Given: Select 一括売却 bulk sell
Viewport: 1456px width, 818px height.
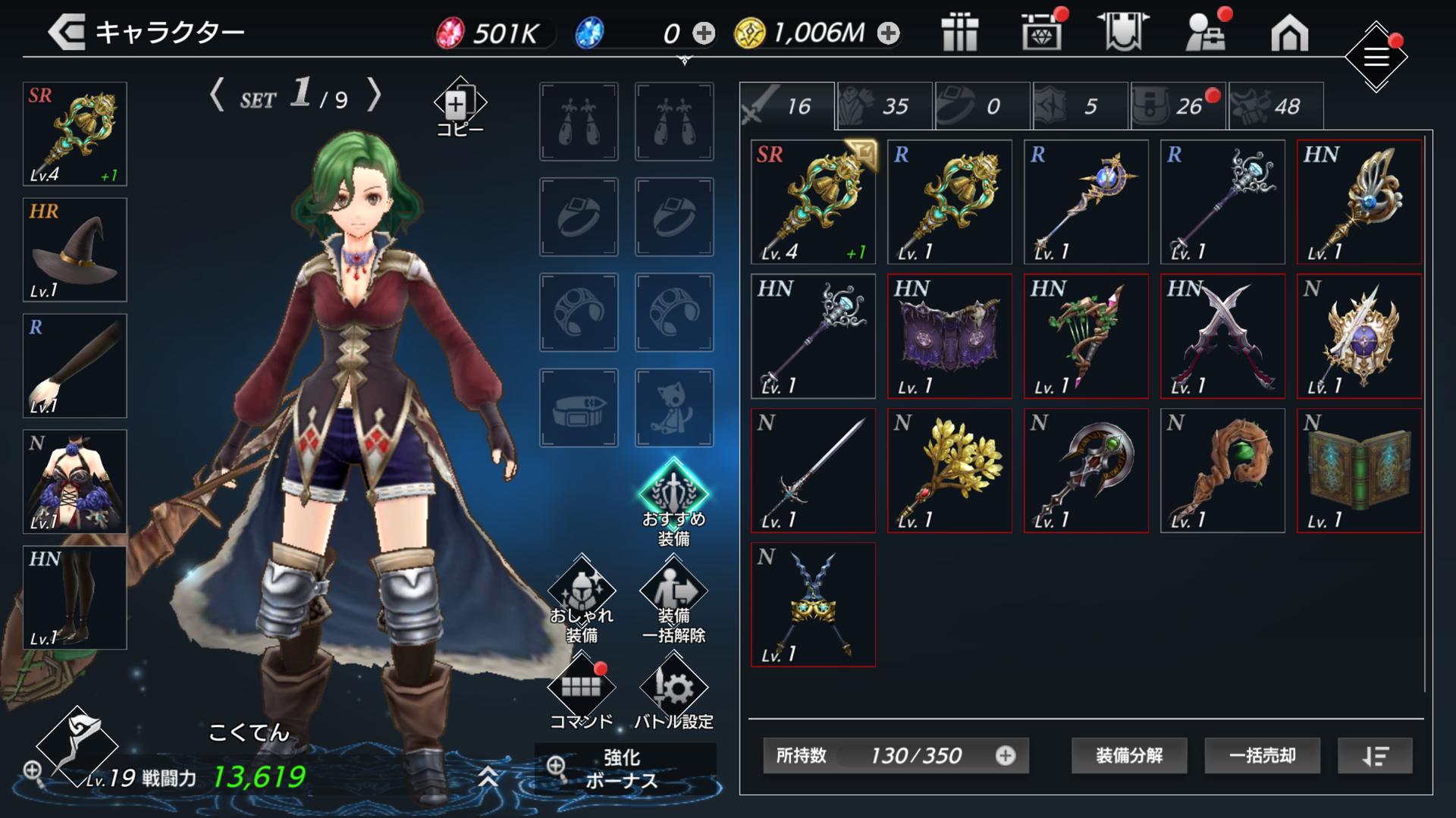Looking at the screenshot, I should [x=1262, y=755].
